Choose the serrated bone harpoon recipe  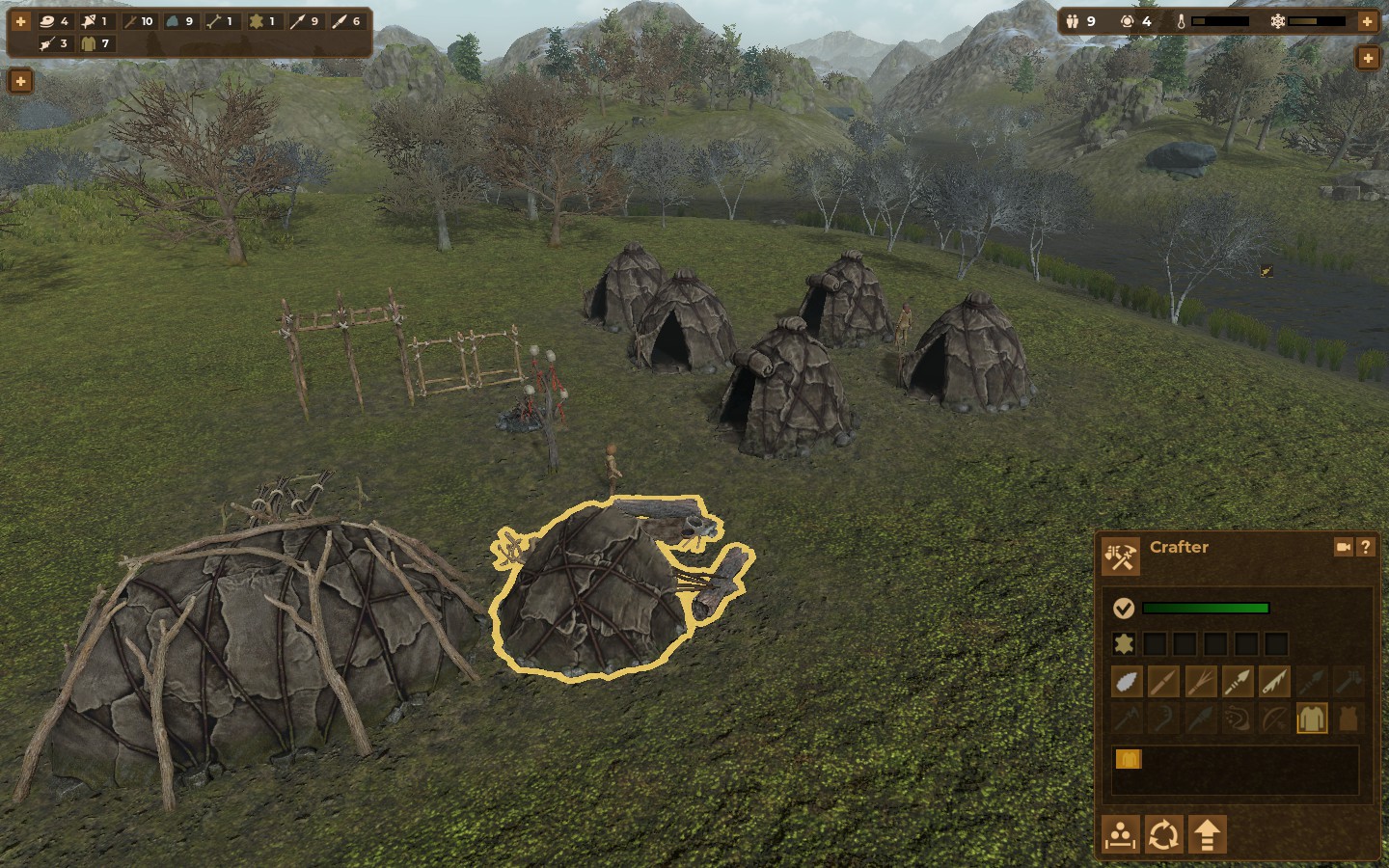(x=1274, y=682)
